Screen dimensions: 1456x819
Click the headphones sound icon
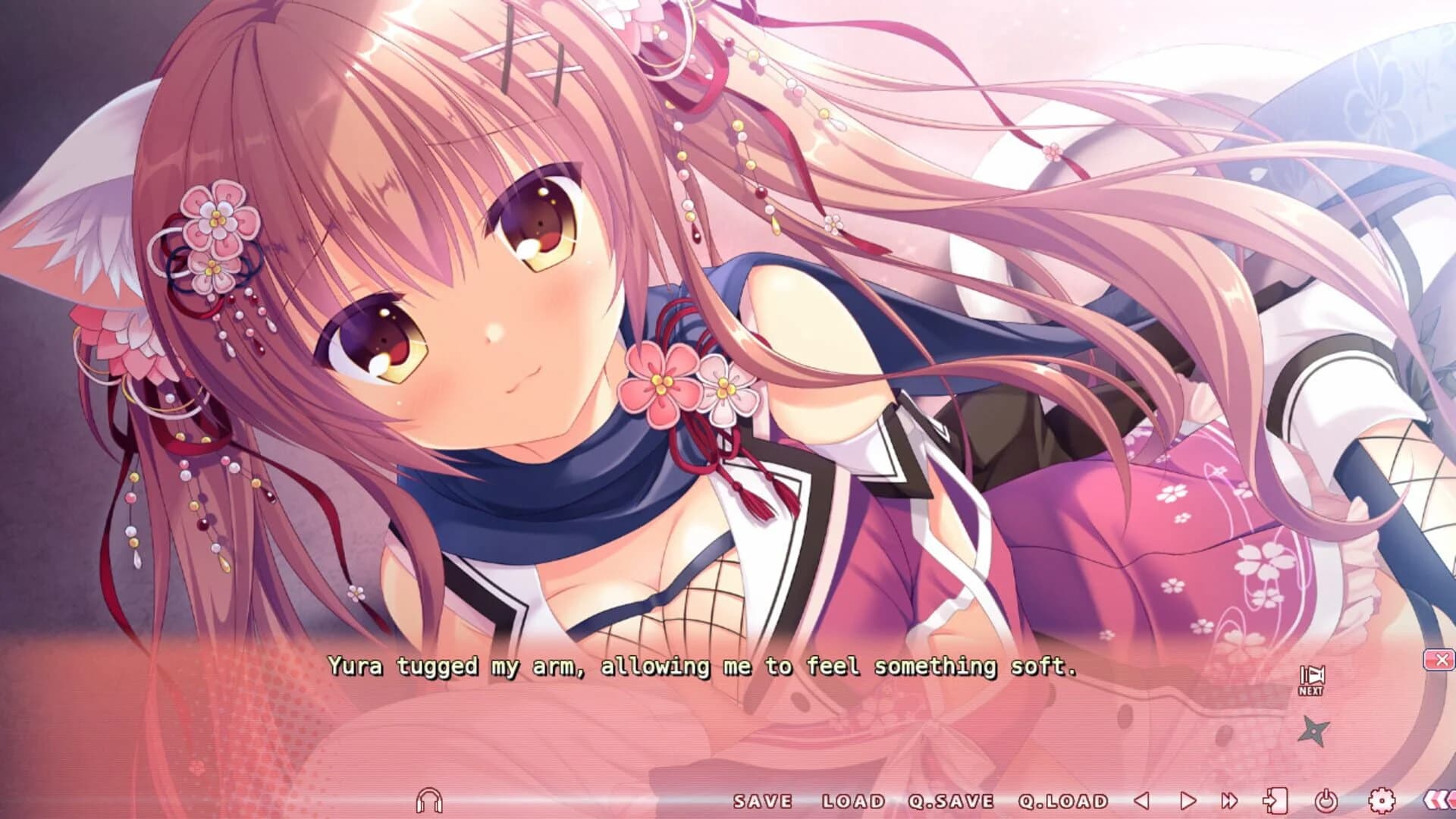tap(428, 800)
